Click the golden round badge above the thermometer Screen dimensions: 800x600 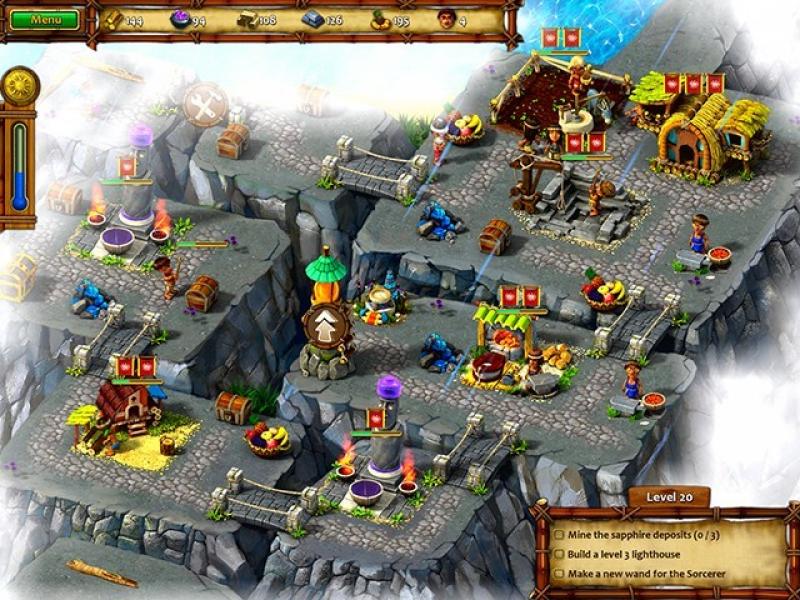click(x=19, y=86)
